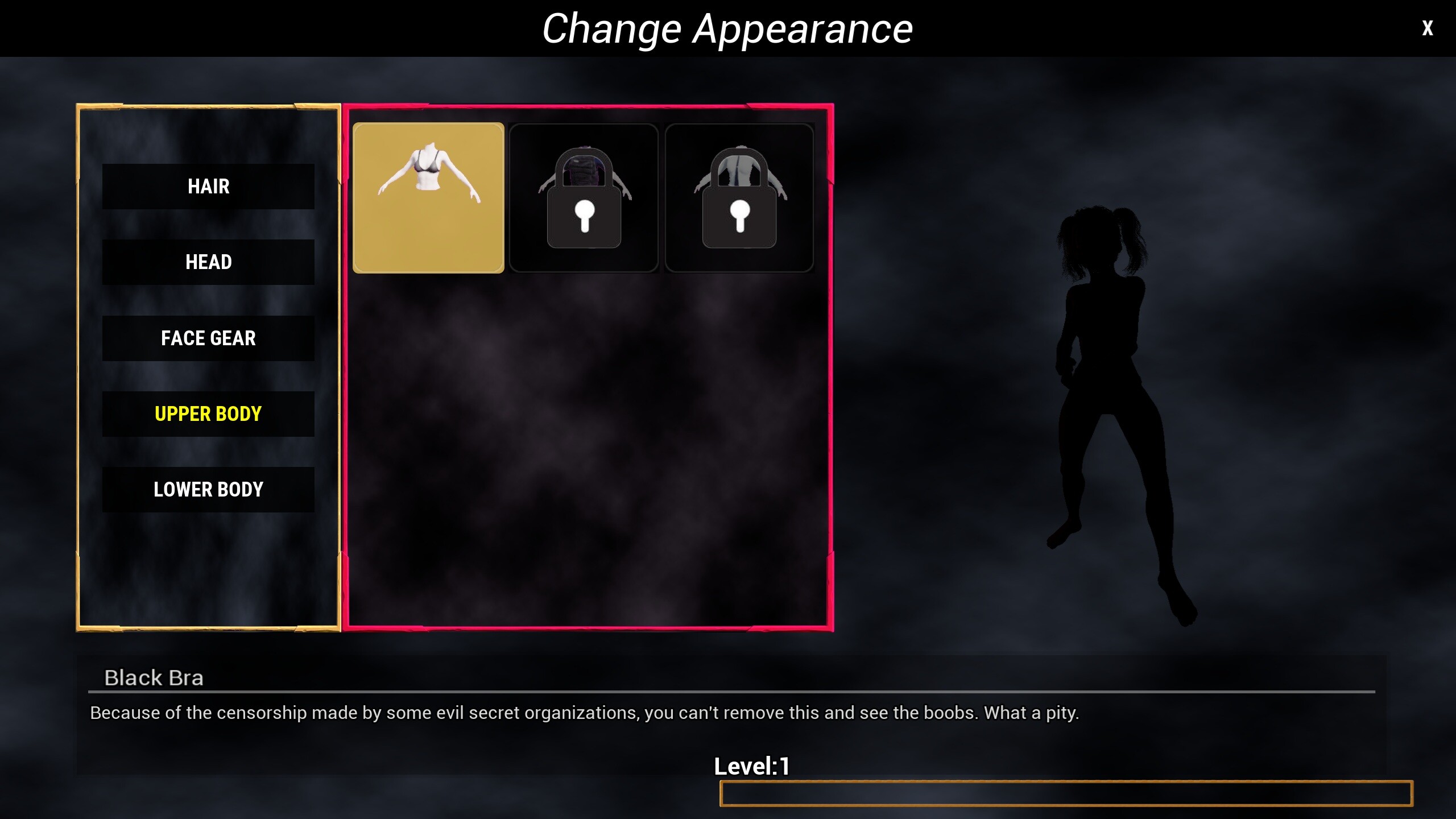This screenshot has height=819, width=1456.
Task: Open the HEAD category
Action: click(208, 262)
